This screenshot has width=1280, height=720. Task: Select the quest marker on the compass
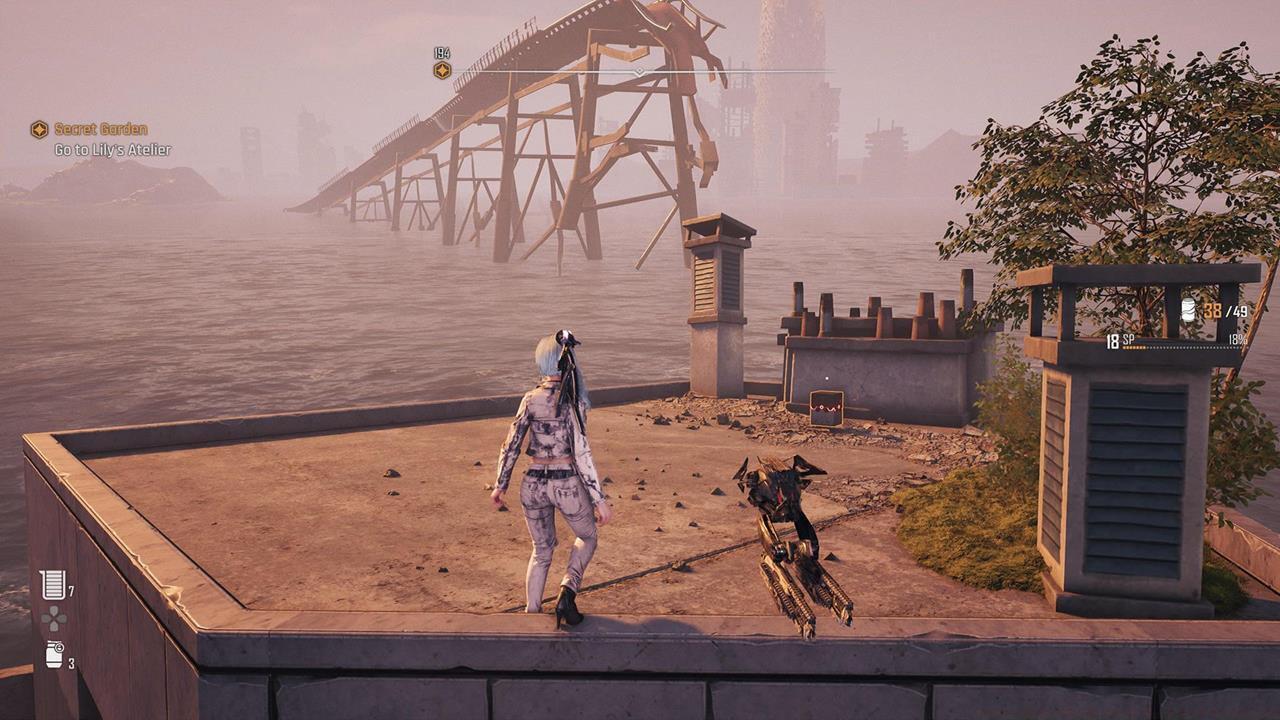[442, 70]
